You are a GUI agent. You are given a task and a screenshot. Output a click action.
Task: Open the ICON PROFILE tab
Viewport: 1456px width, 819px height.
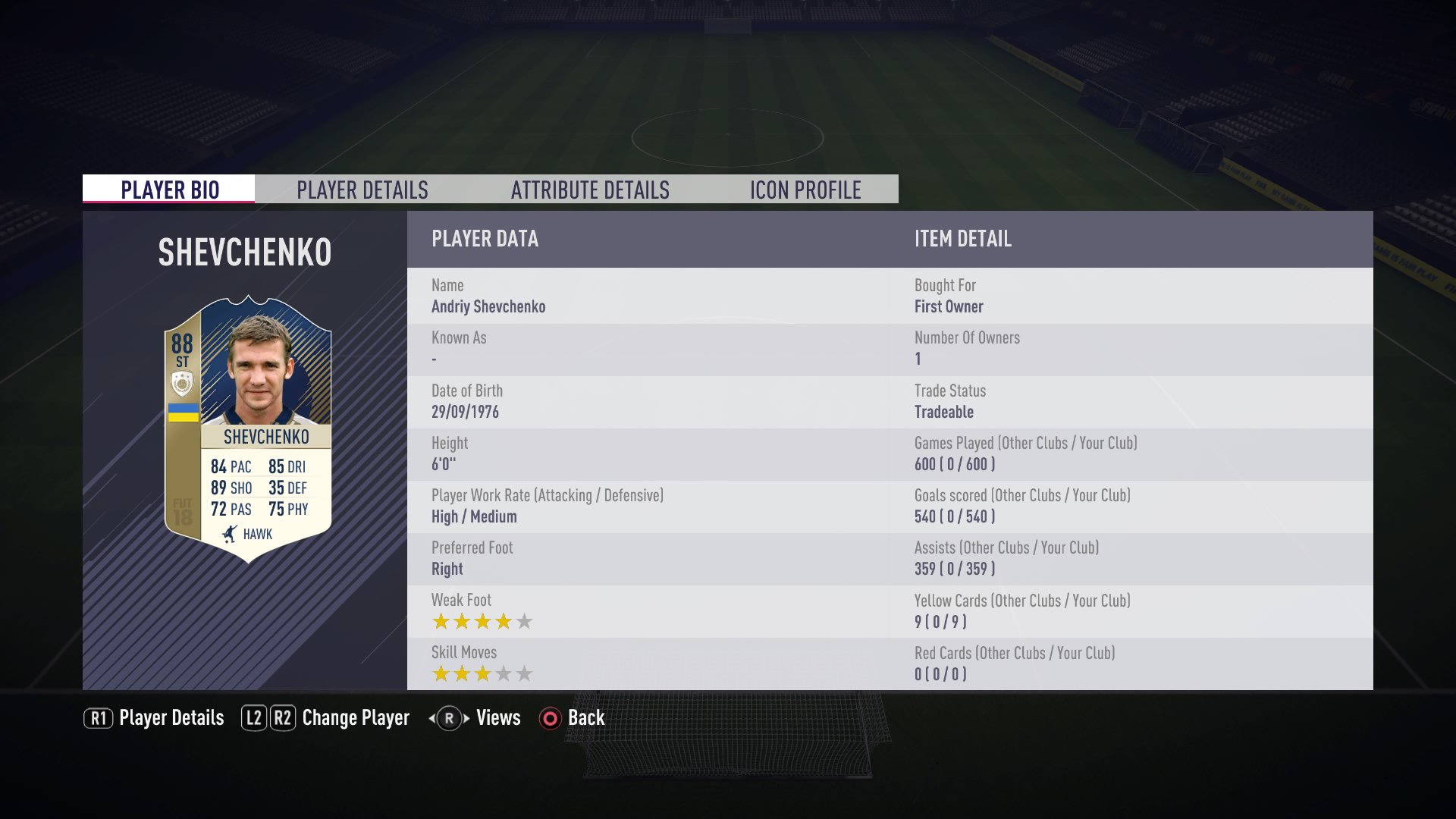pyautogui.click(x=805, y=190)
